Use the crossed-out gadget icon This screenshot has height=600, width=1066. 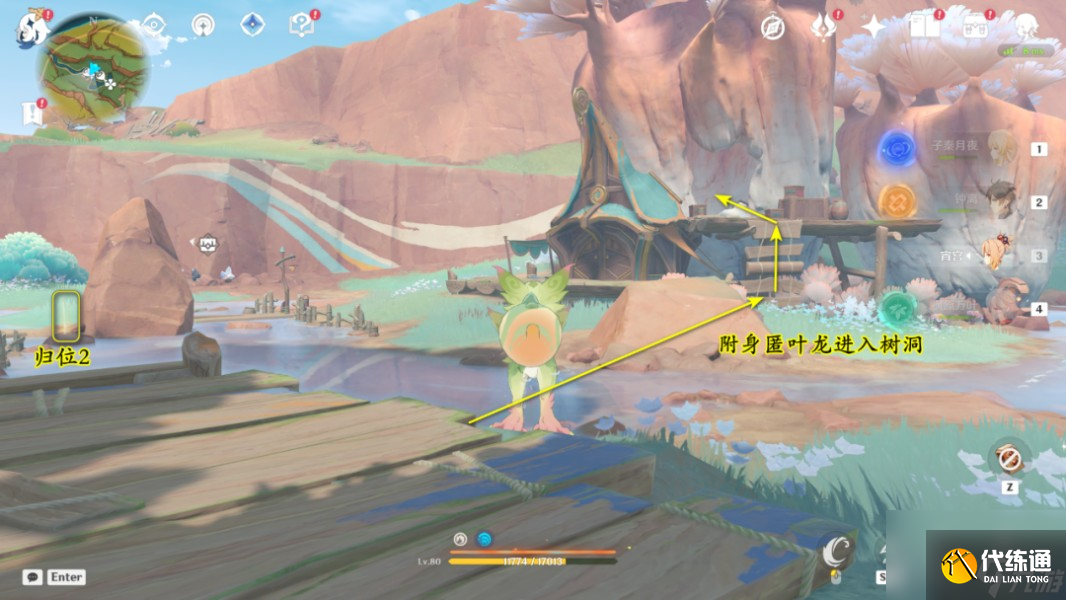(x=1008, y=458)
